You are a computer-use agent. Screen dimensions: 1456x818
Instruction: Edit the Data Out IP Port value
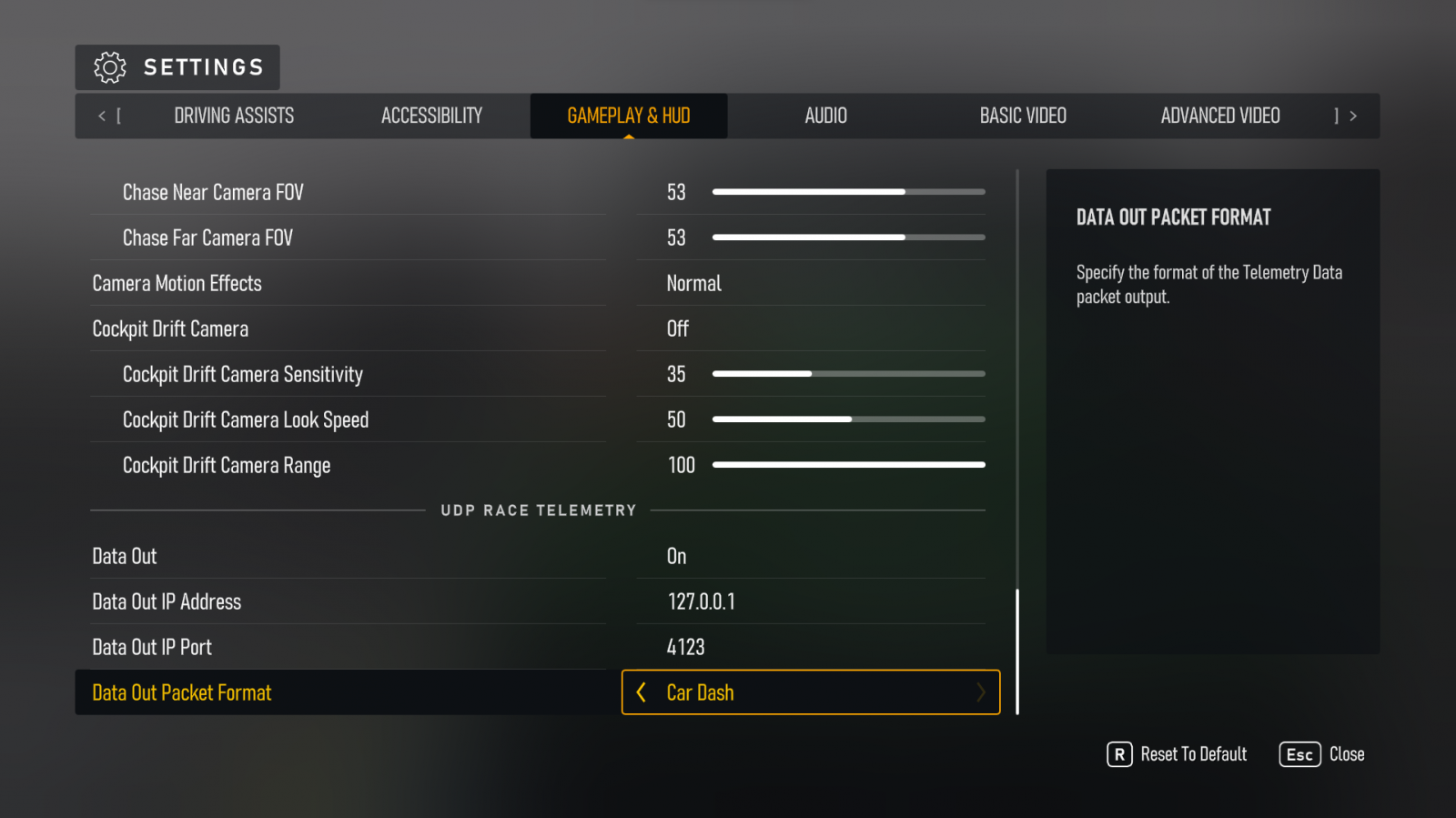tap(810, 647)
